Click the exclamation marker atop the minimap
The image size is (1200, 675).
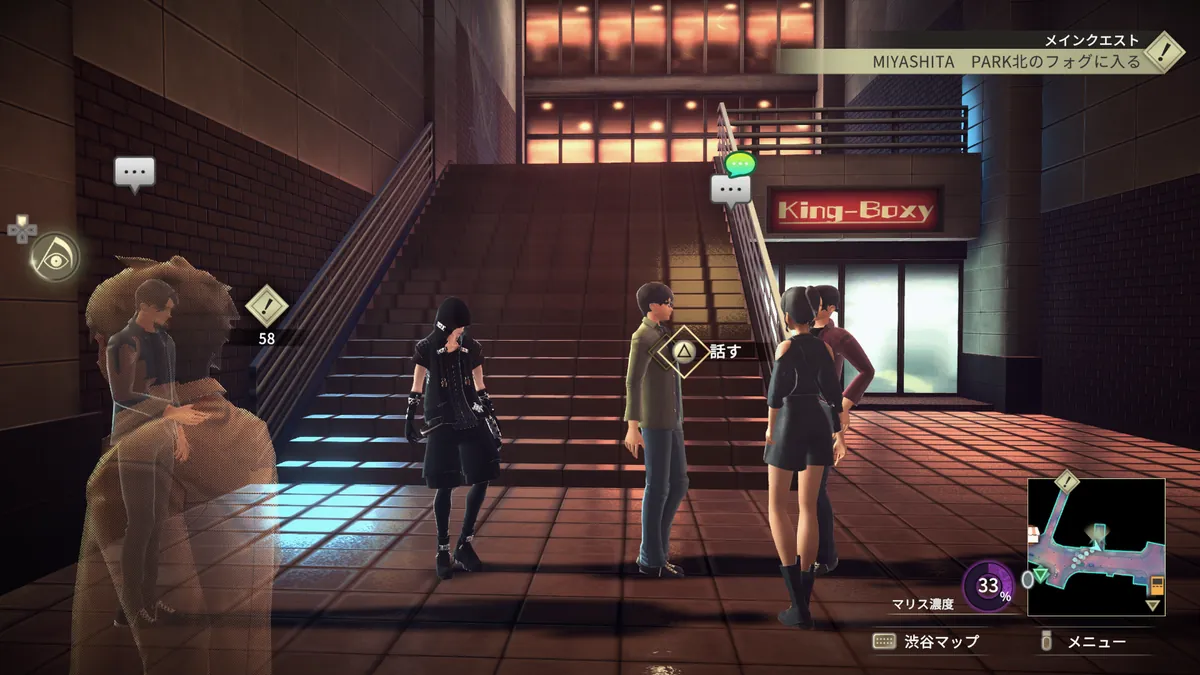click(x=1066, y=482)
